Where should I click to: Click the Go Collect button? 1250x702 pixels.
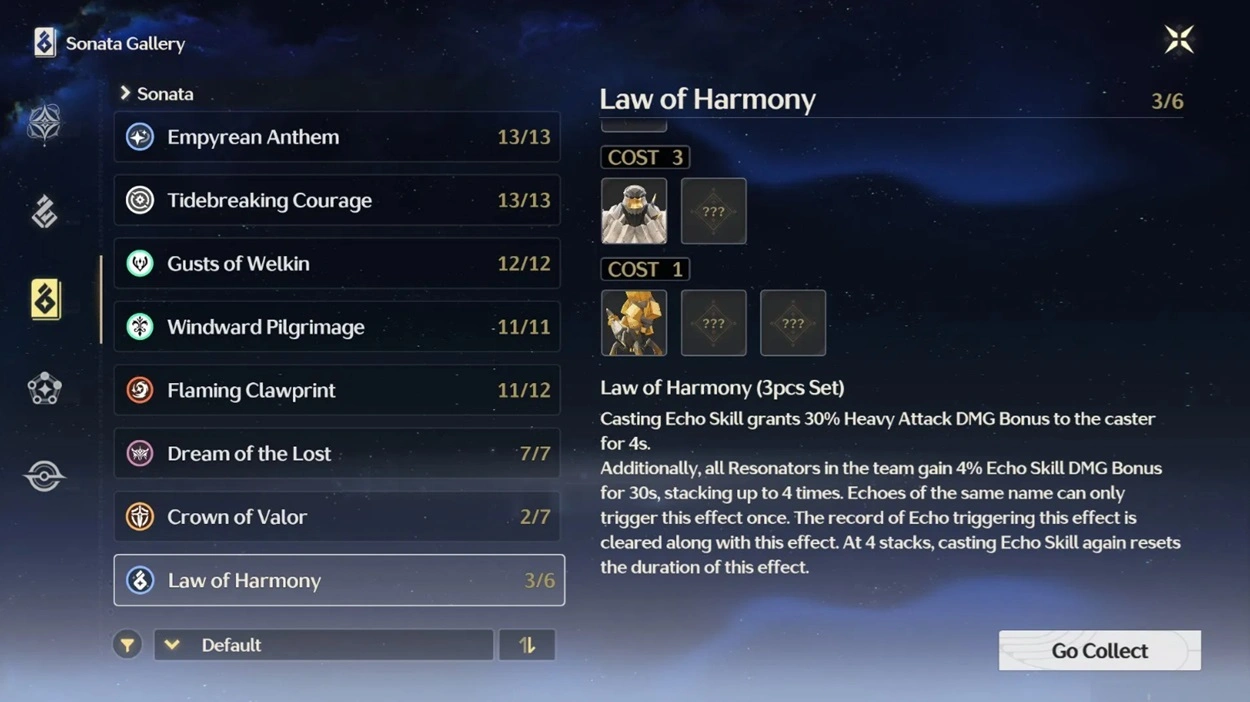[x=1099, y=651]
